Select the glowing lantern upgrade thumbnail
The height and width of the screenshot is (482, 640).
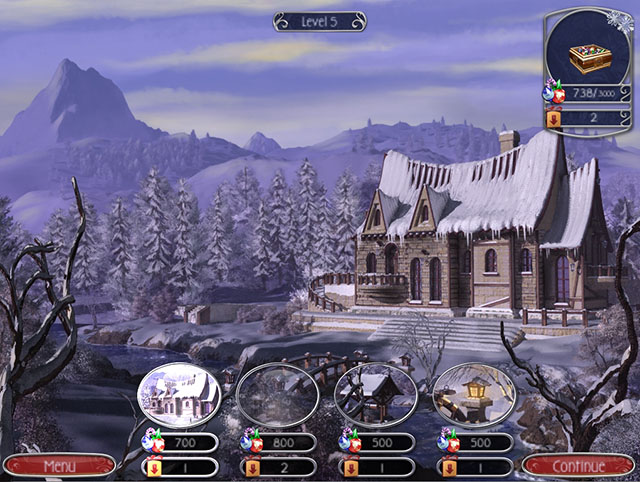pos(473,394)
